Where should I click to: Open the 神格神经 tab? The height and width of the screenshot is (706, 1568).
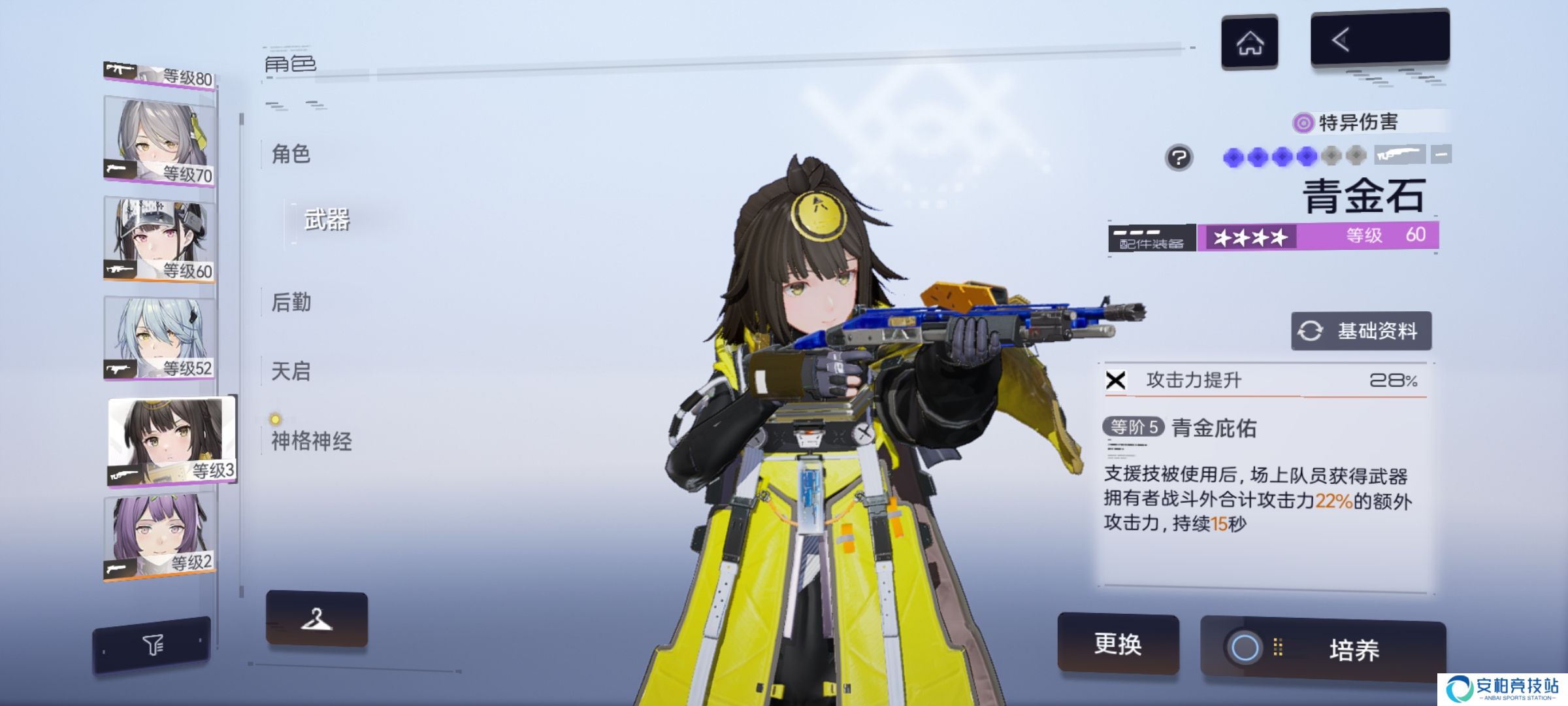312,442
